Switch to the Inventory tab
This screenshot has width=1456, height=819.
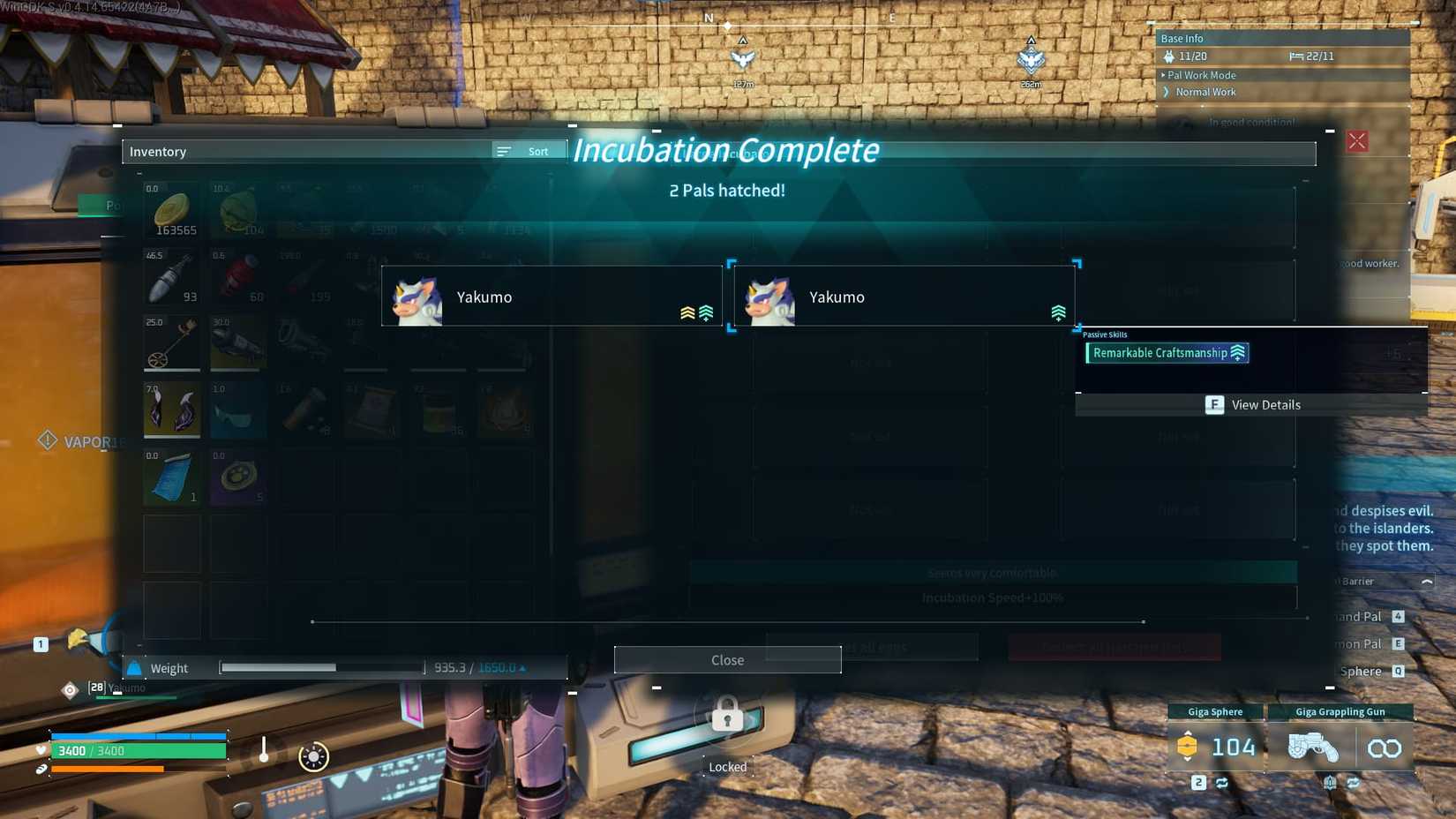(159, 151)
